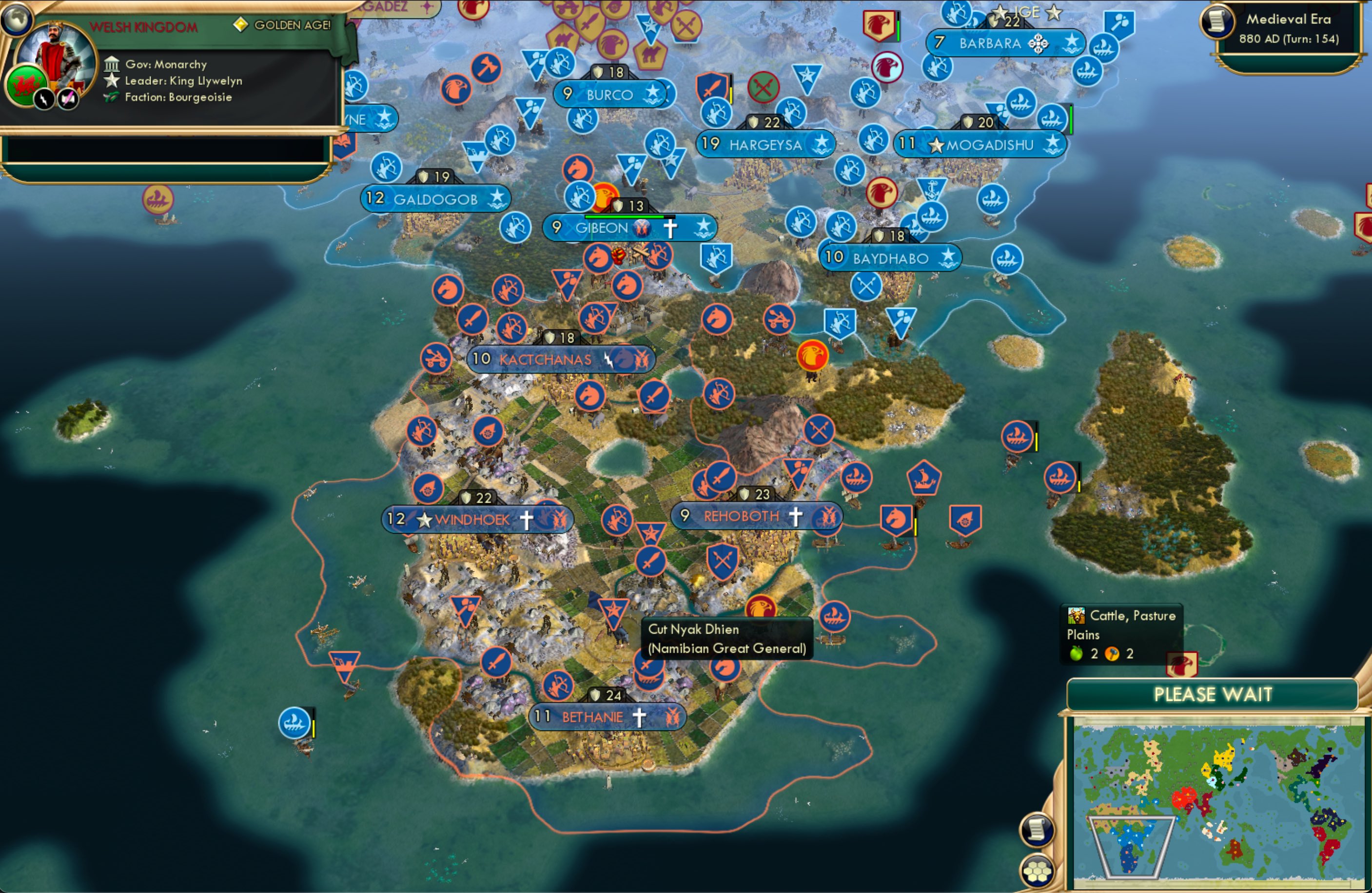
Task: Click the red eagle Great General icon near Kactchanas
Action: click(813, 356)
